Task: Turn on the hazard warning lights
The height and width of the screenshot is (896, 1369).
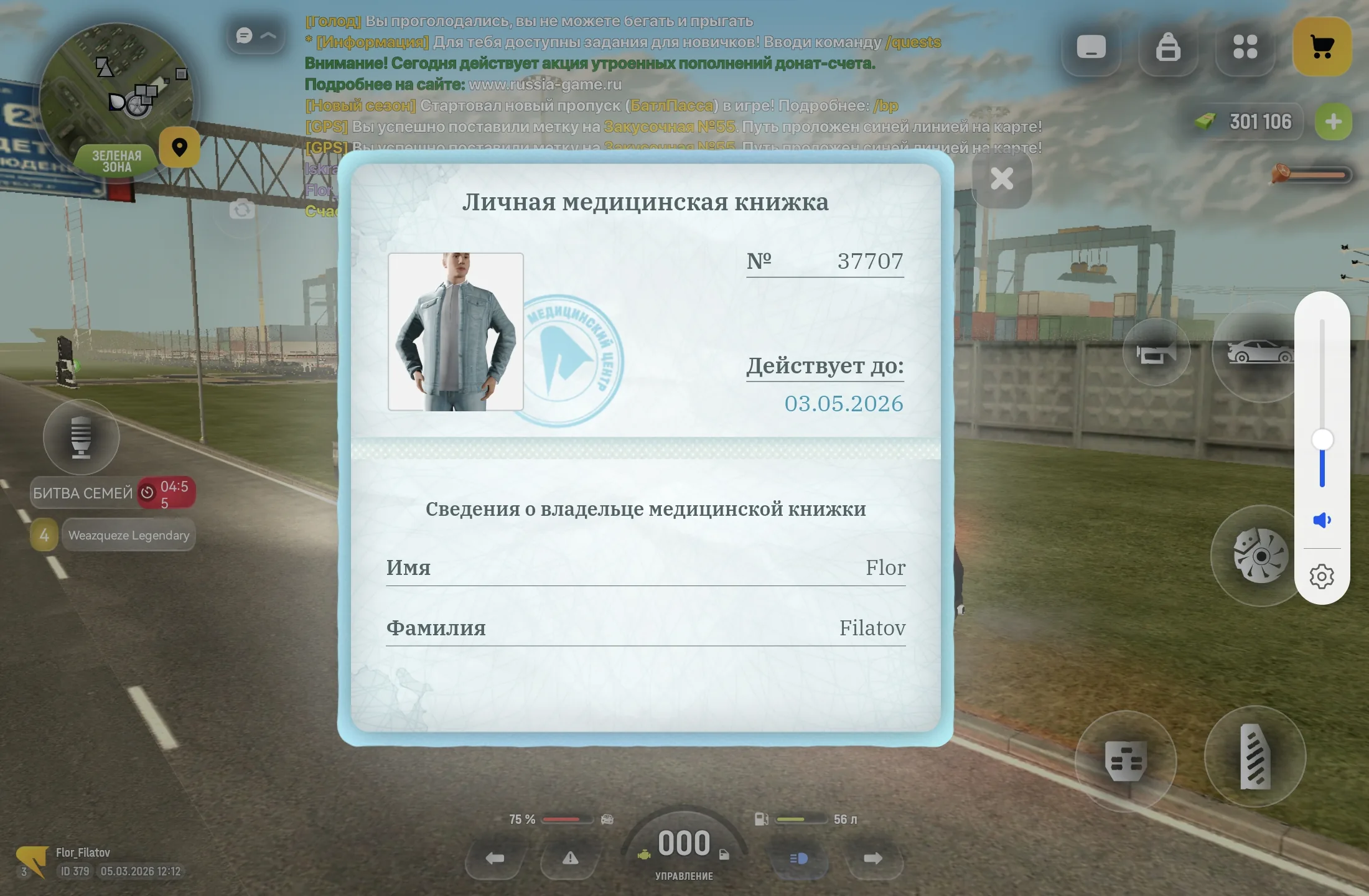Action: pyautogui.click(x=570, y=859)
